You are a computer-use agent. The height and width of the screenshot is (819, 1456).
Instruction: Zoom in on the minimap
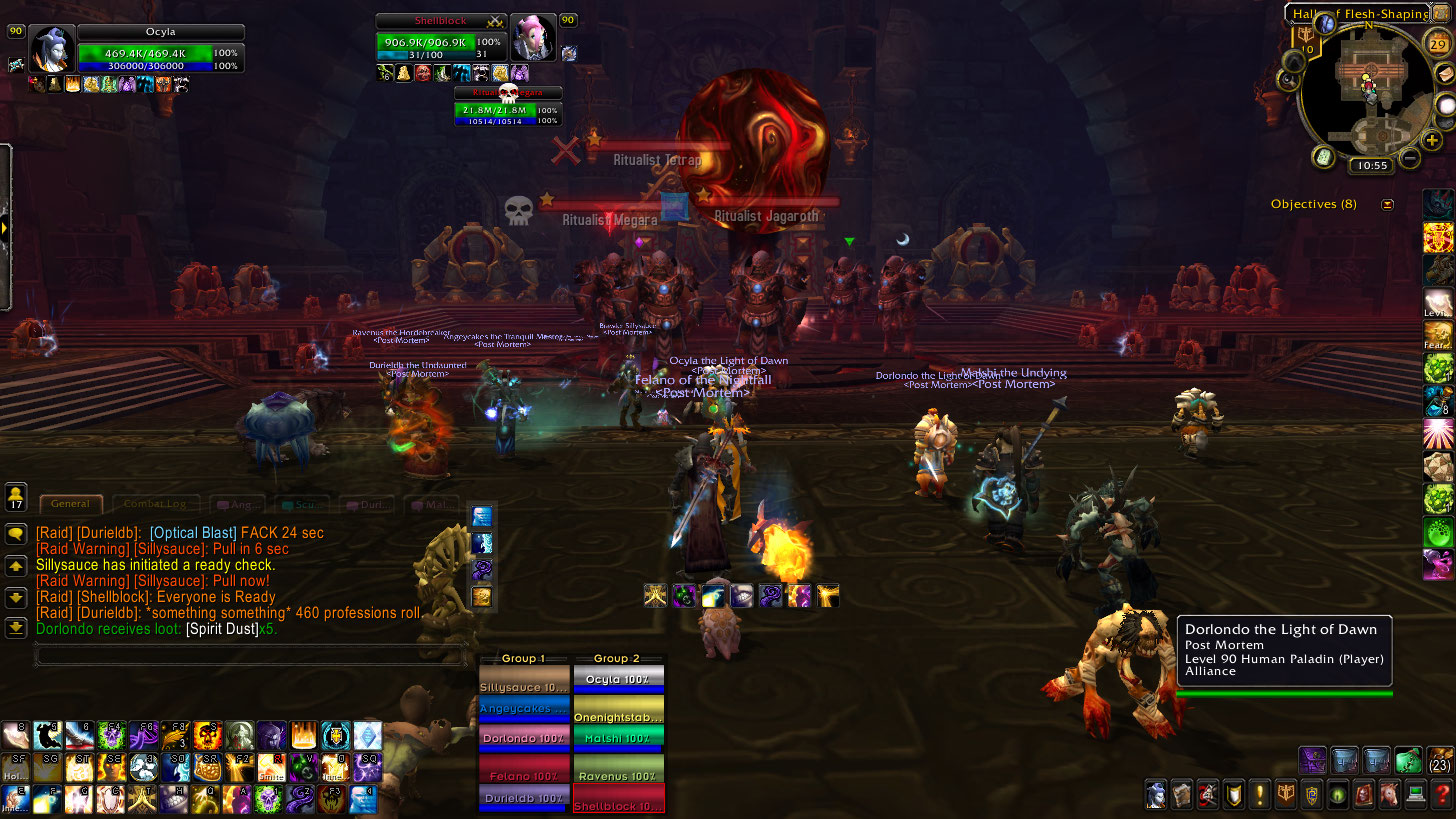tap(1432, 140)
